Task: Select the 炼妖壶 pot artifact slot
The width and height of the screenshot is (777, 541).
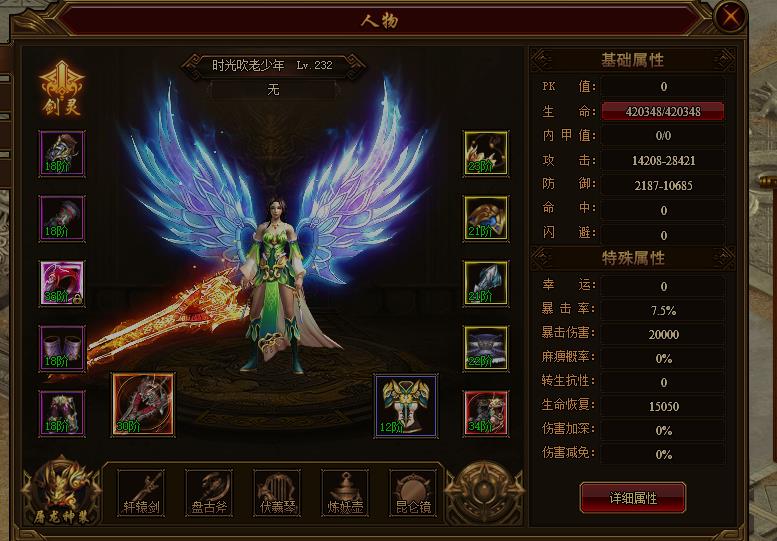Action: (345, 492)
